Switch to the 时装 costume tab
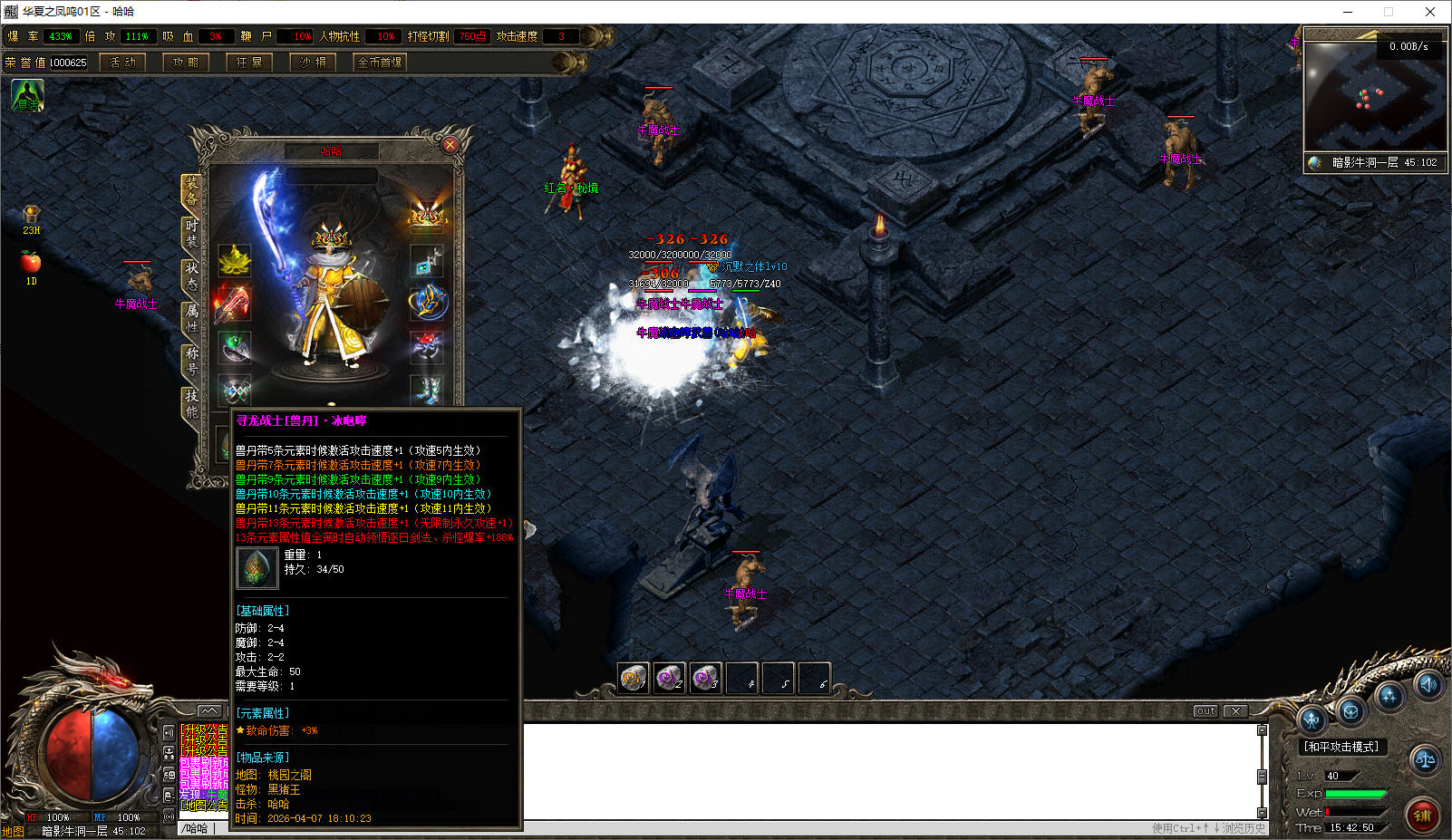This screenshot has height=840, width=1452. (191, 233)
